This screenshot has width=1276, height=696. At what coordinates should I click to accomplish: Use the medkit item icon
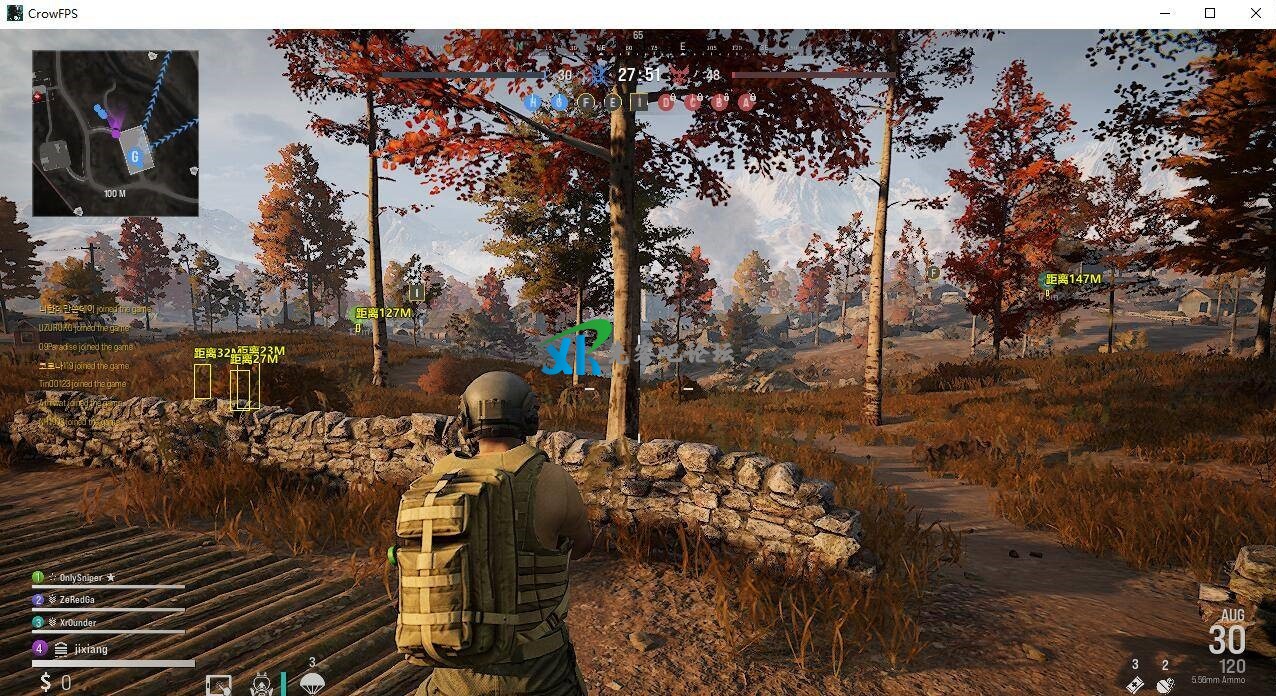tap(1135, 684)
